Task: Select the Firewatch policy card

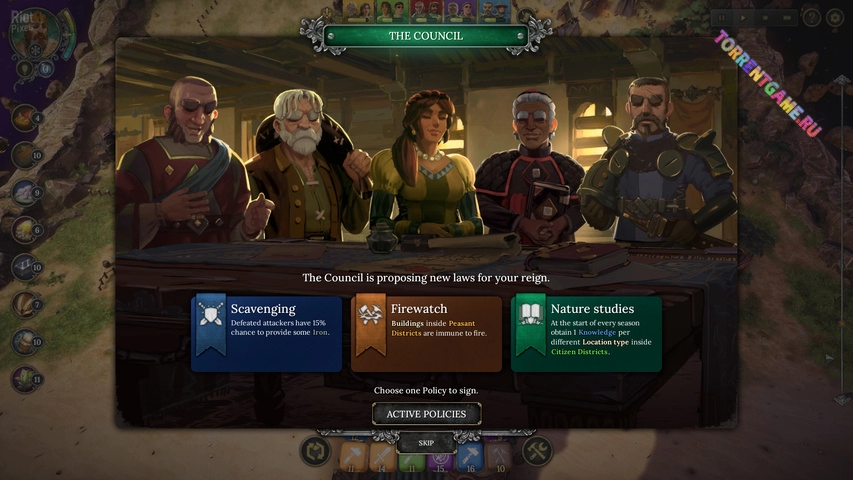Action: pyautogui.click(x=426, y=334)
